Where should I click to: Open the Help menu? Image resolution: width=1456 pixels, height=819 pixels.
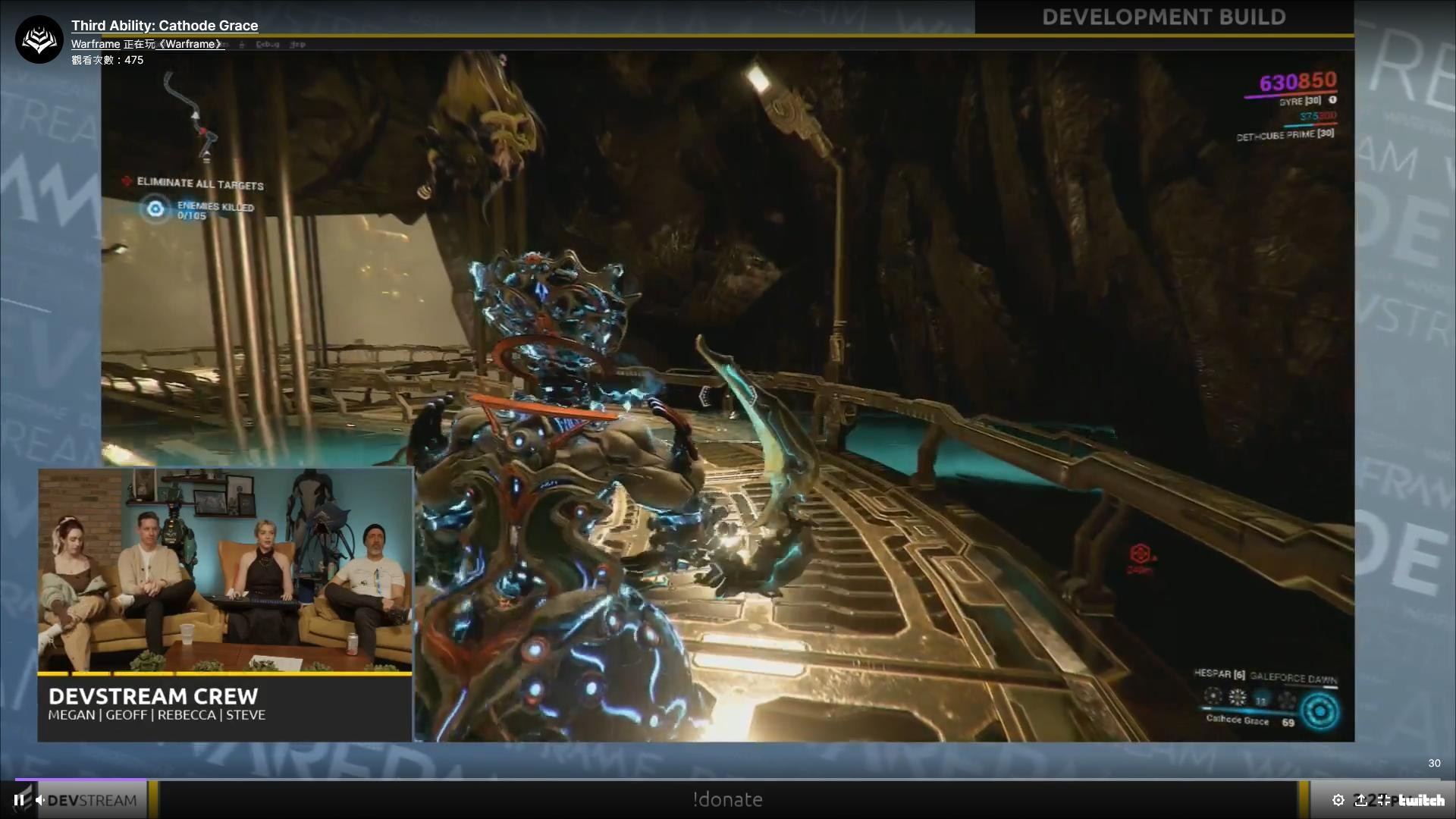pyautogui.click(x=297, y=44)
